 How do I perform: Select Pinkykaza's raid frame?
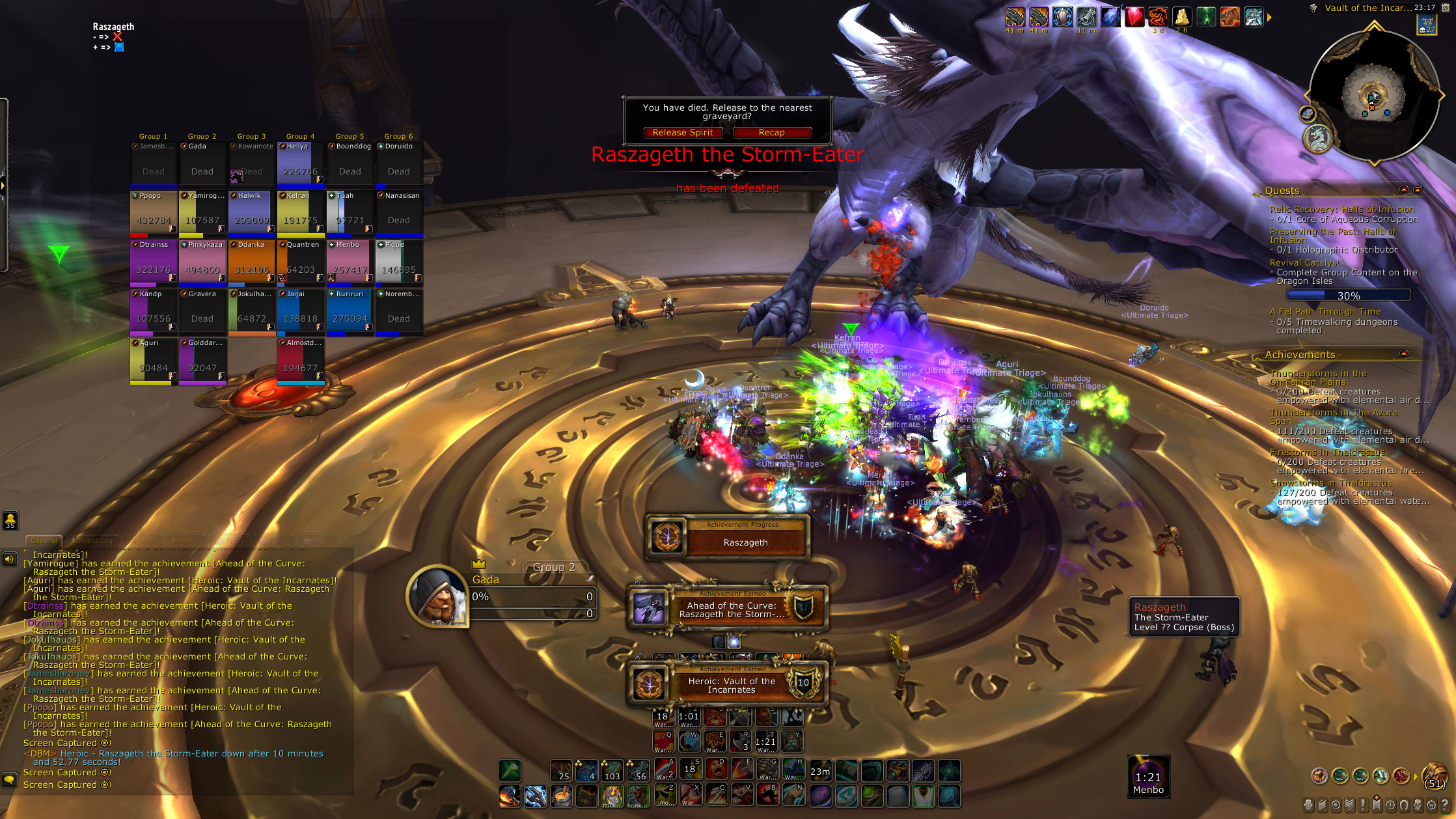pos(202,262)
